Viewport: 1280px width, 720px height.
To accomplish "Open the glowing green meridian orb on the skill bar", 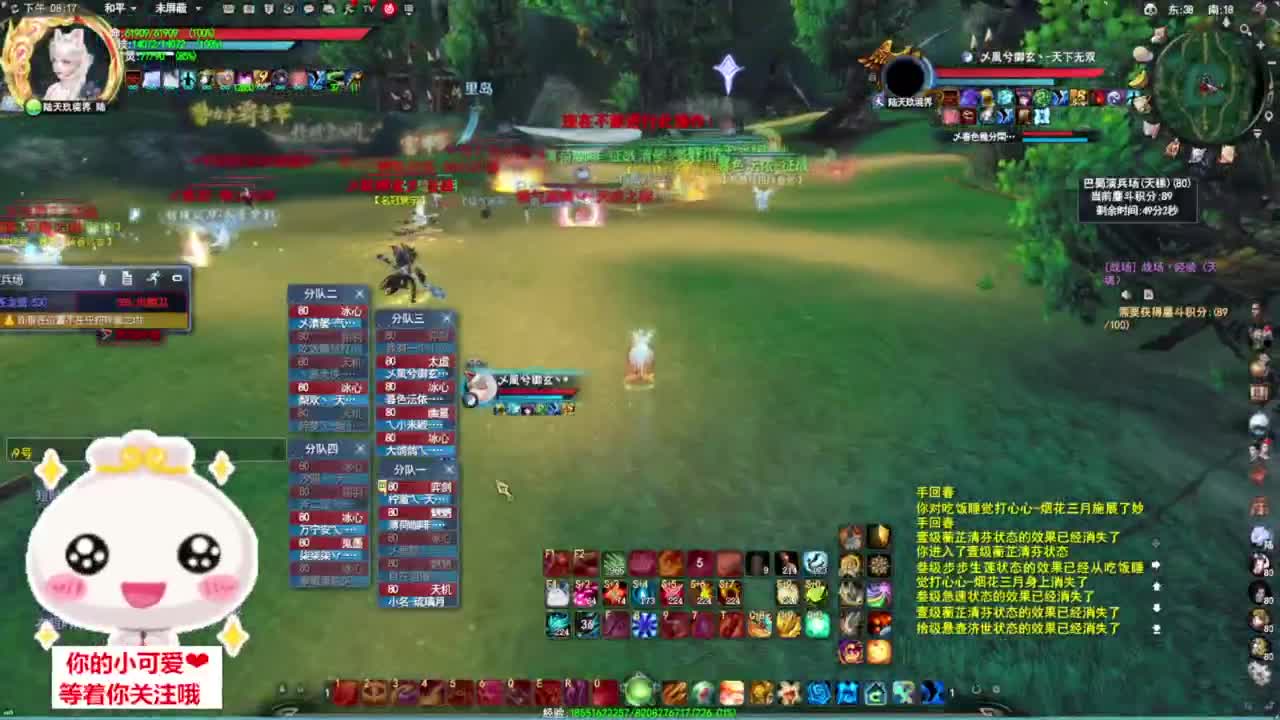I will tap(640, 690).
